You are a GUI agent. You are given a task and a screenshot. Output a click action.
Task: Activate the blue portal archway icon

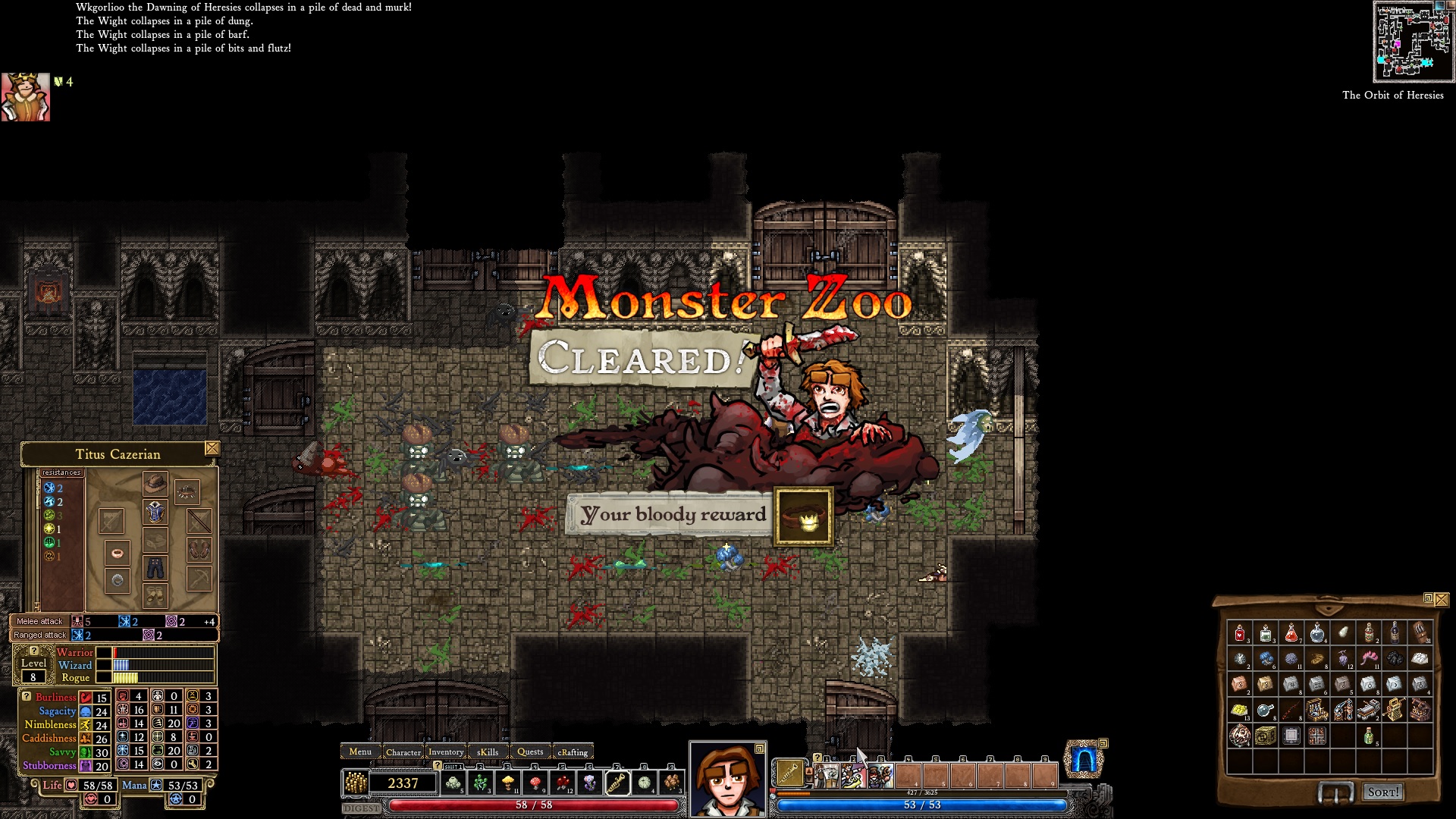click(1084, 761)
